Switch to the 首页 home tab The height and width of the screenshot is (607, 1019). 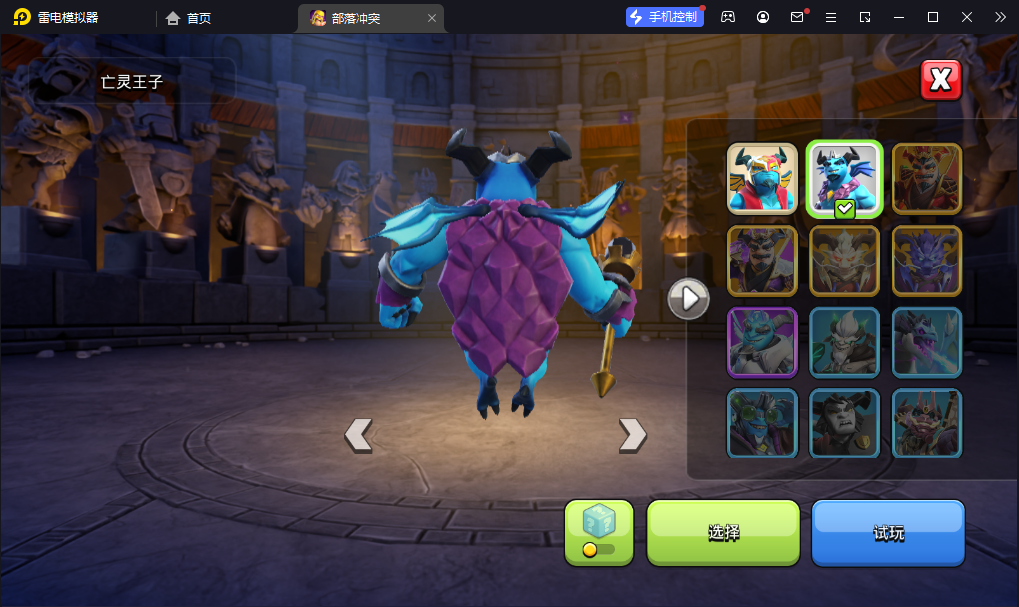pyautogui.click(x=189, y=18)
